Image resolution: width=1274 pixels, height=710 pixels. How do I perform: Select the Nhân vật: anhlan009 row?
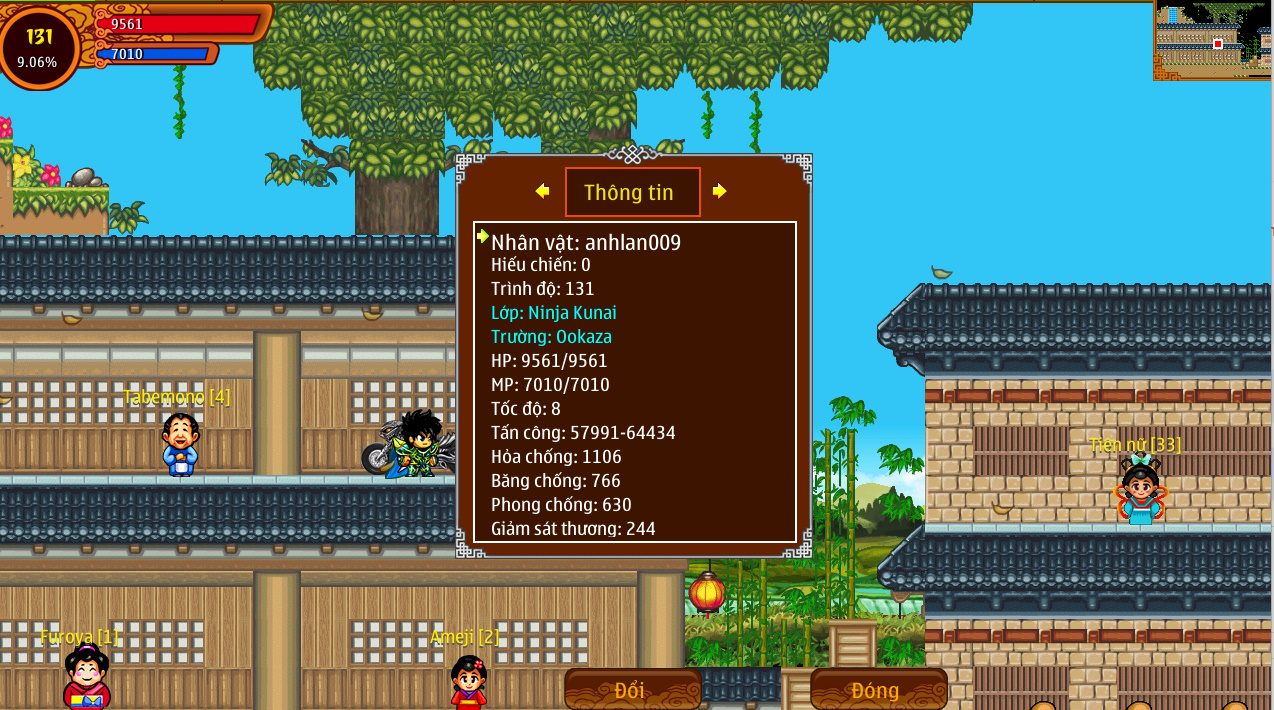pos(586,242)
